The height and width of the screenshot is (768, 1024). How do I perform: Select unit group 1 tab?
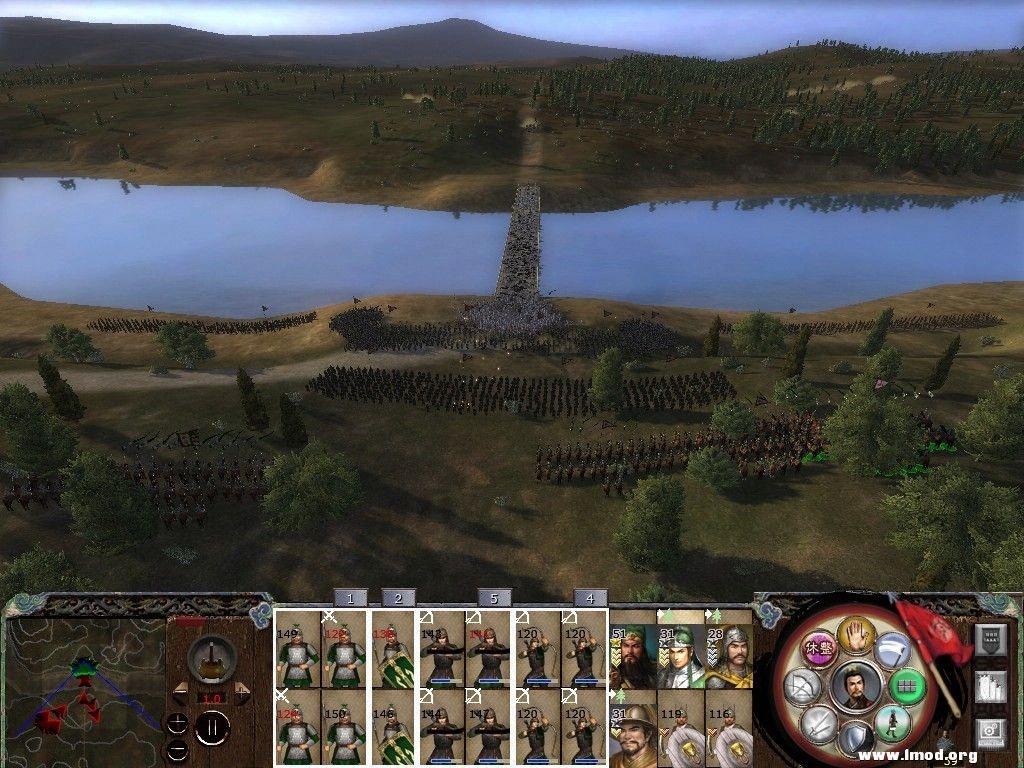pos(350,598)
